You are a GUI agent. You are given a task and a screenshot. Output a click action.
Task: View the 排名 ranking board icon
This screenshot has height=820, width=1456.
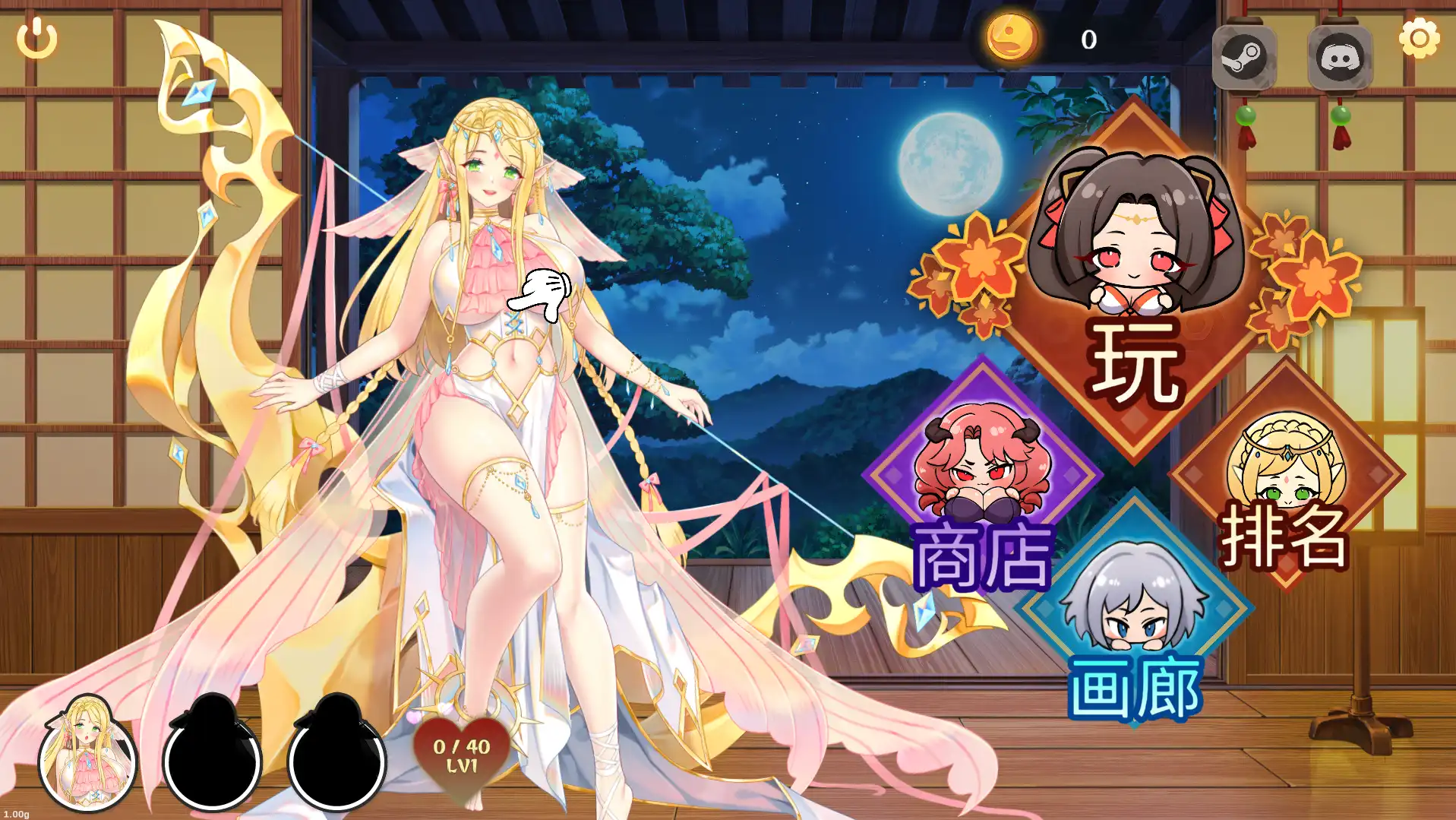[x=1284, y=471]
